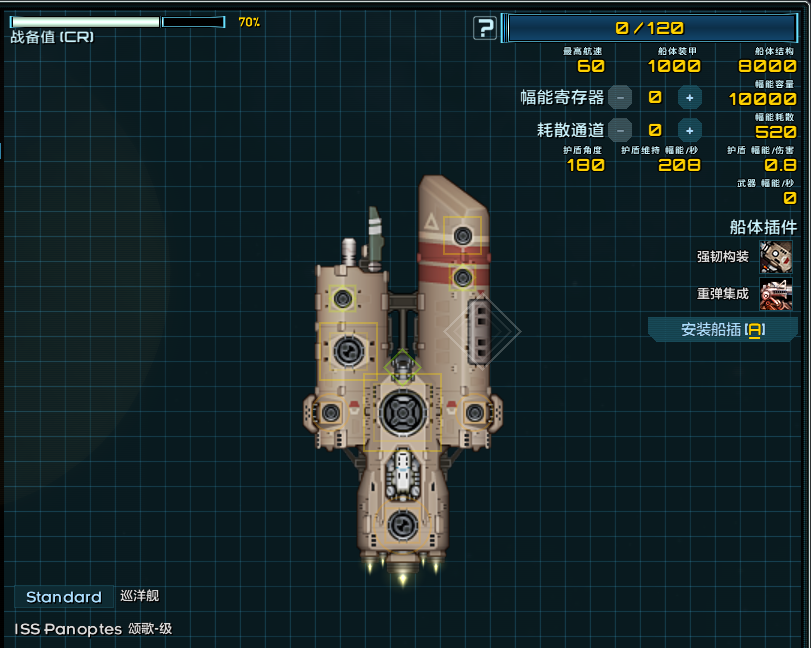This screenshot has height=648, width=811.
Task: Open the question mark help button
Action: [x=485, y=28]
